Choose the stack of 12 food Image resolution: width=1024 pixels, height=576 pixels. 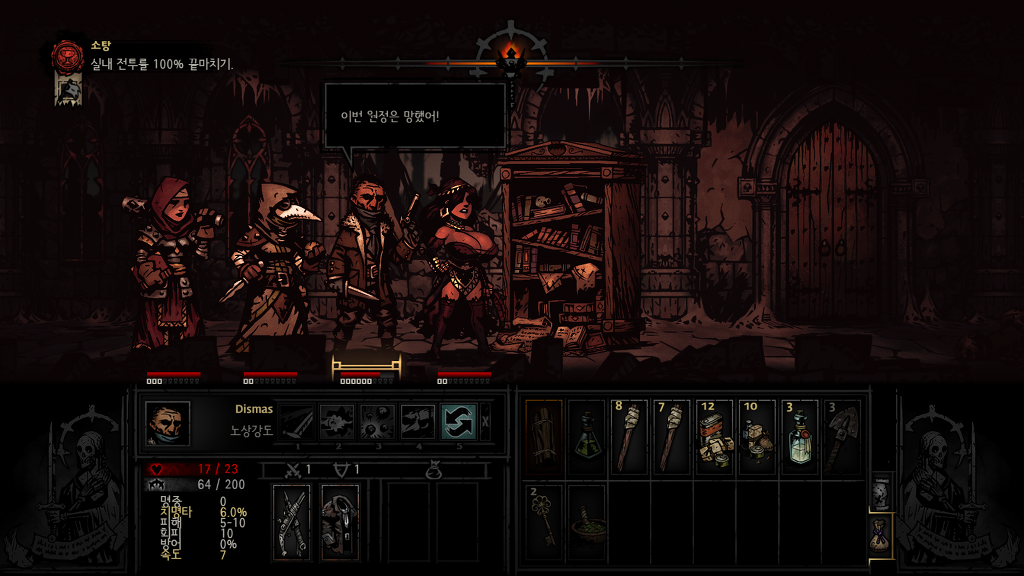[x=716, y=436]
